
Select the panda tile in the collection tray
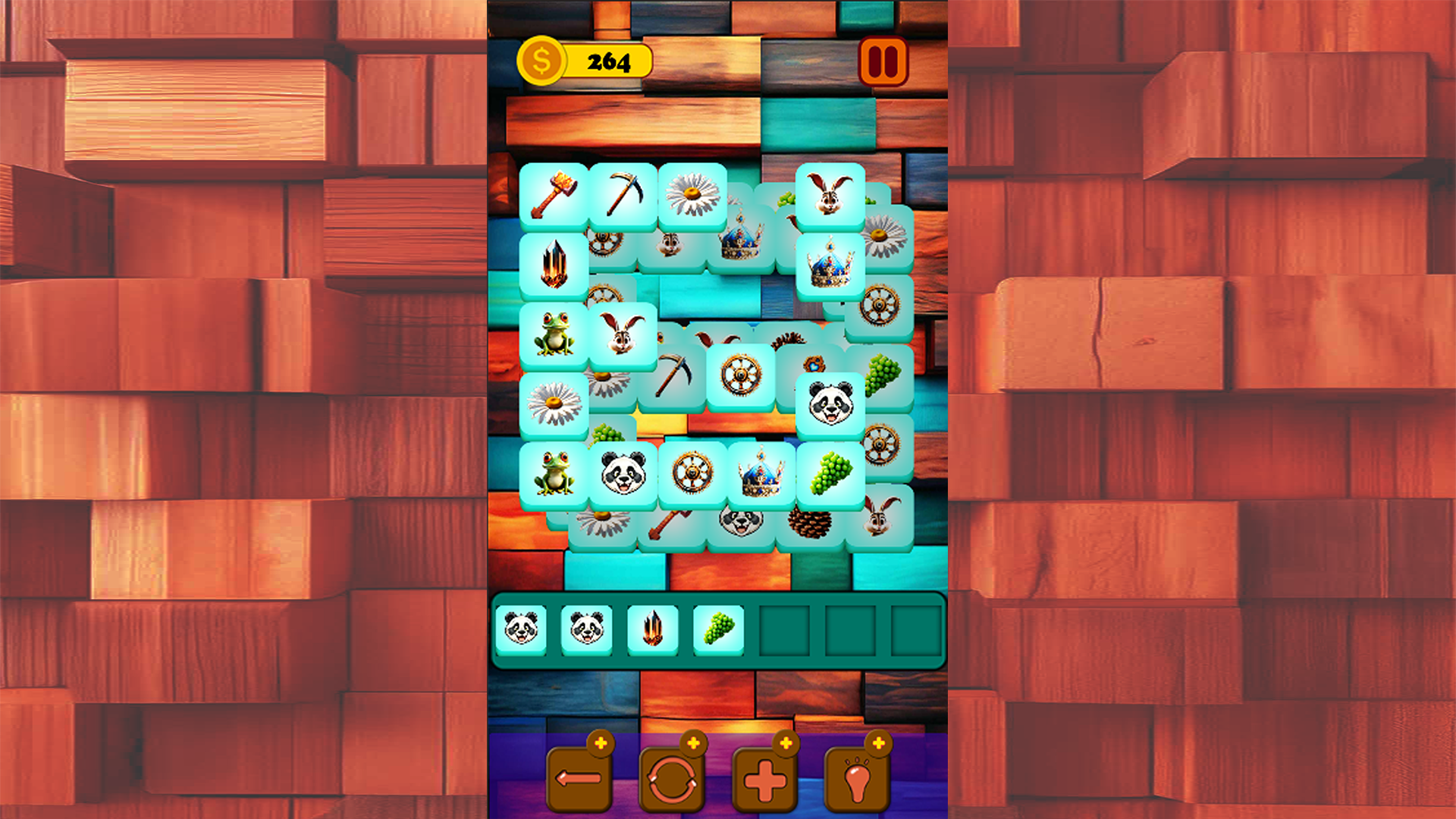523,632
